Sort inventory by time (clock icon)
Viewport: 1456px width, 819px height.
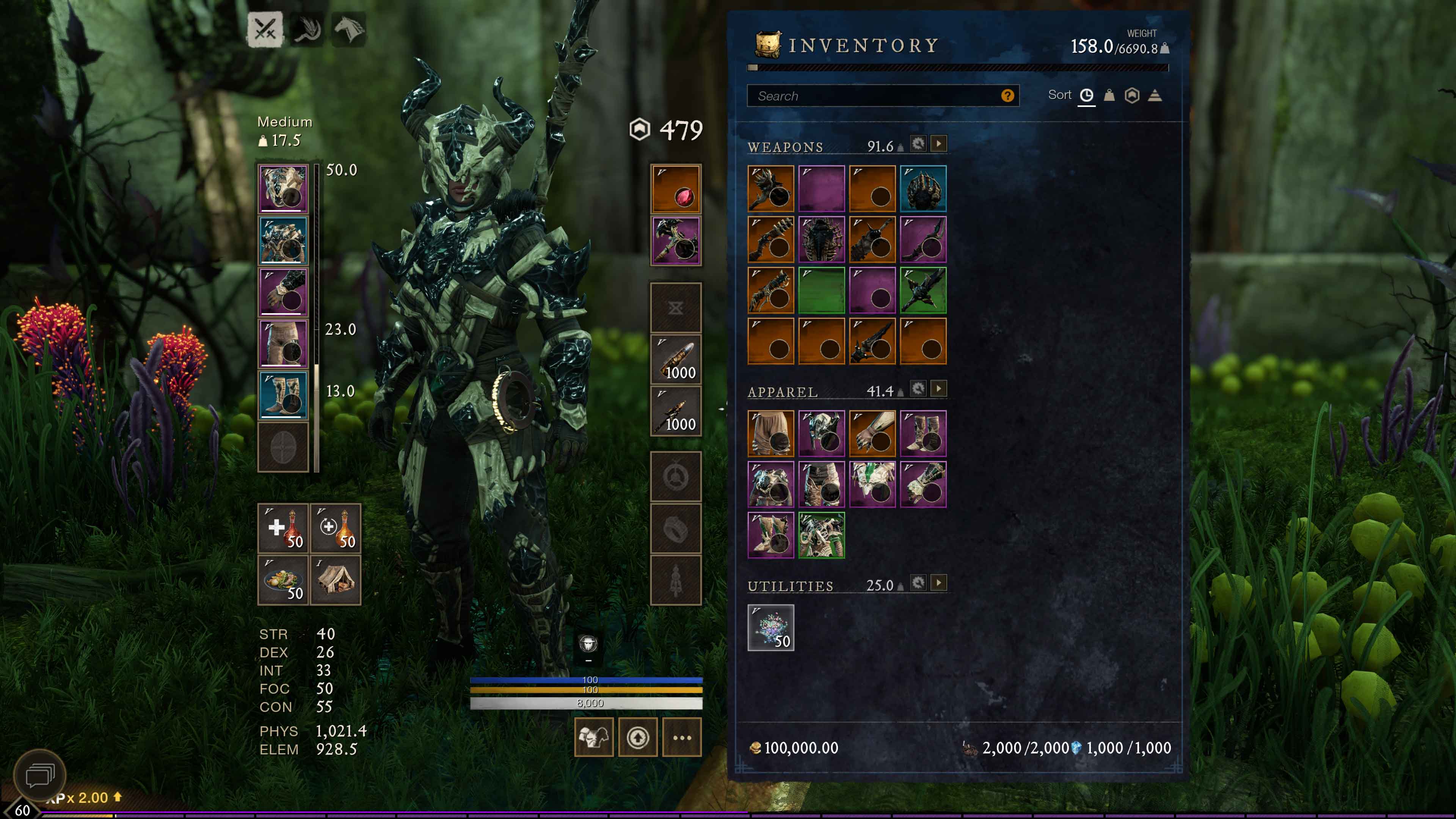point(1086,95)
